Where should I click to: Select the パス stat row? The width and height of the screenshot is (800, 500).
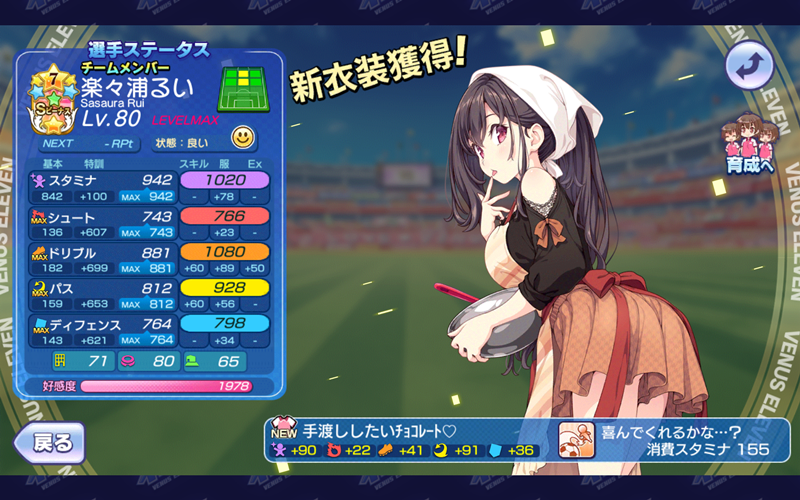click(x=152, y=296)
